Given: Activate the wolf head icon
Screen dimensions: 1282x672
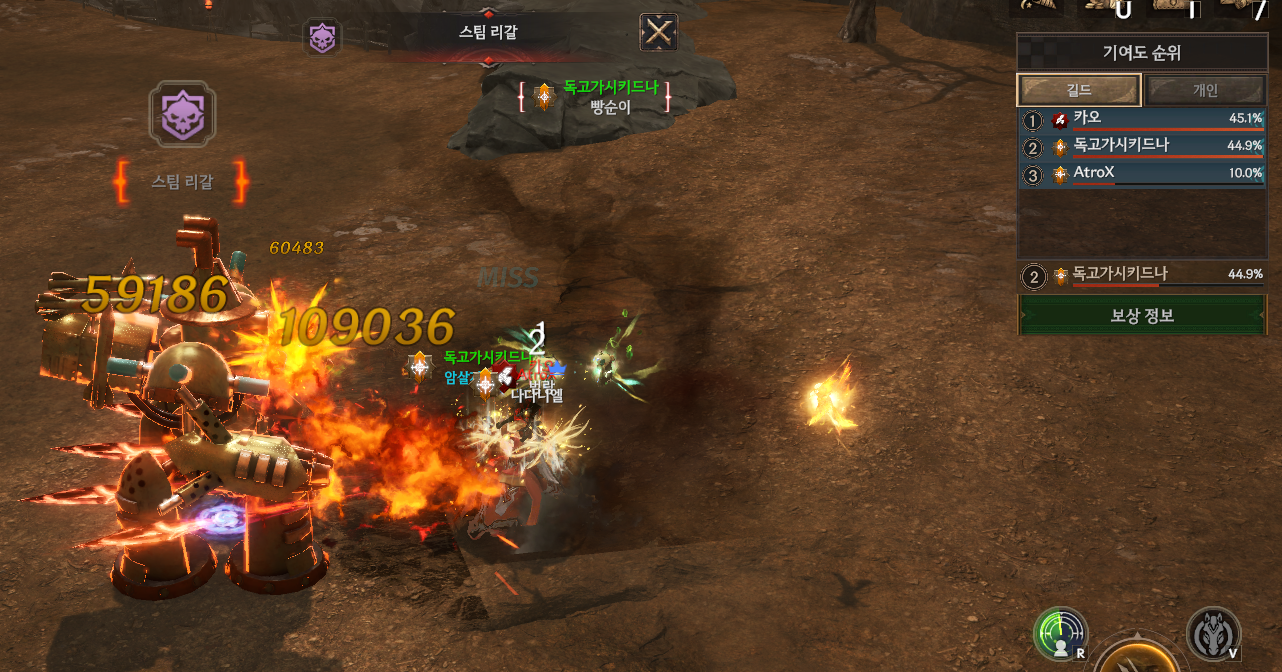Looking at the screenshot, I should point(1213,633).
